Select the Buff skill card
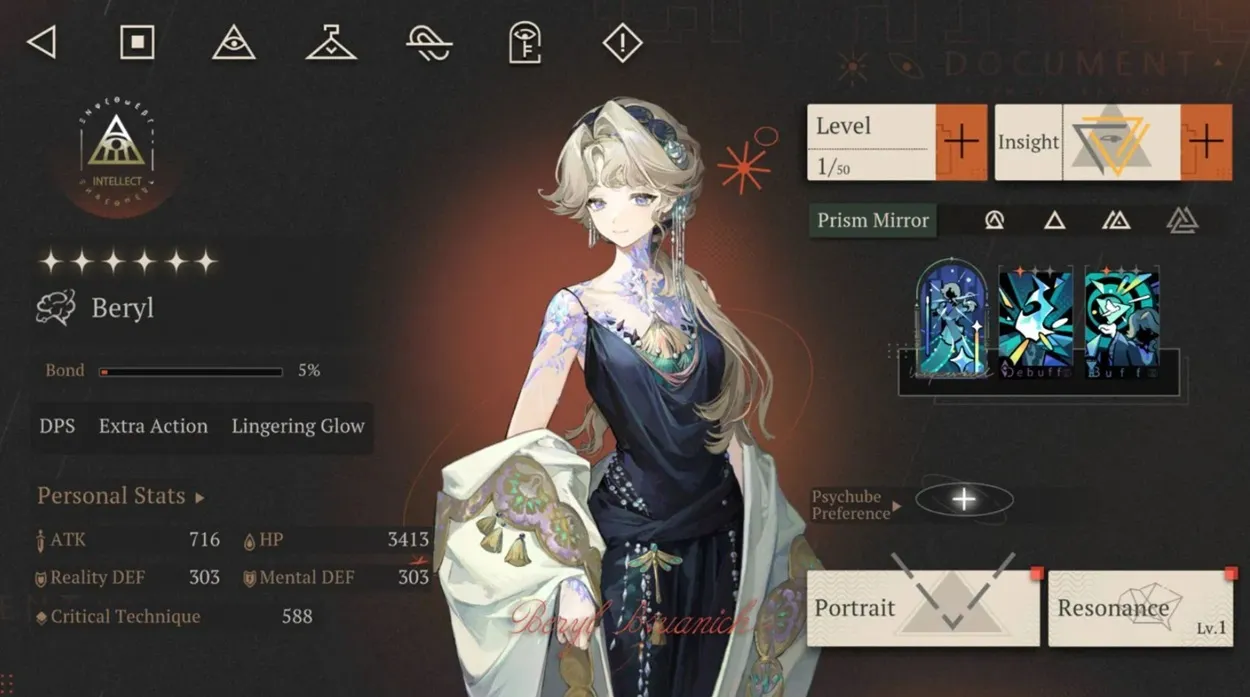 (x=1121, y=323)
